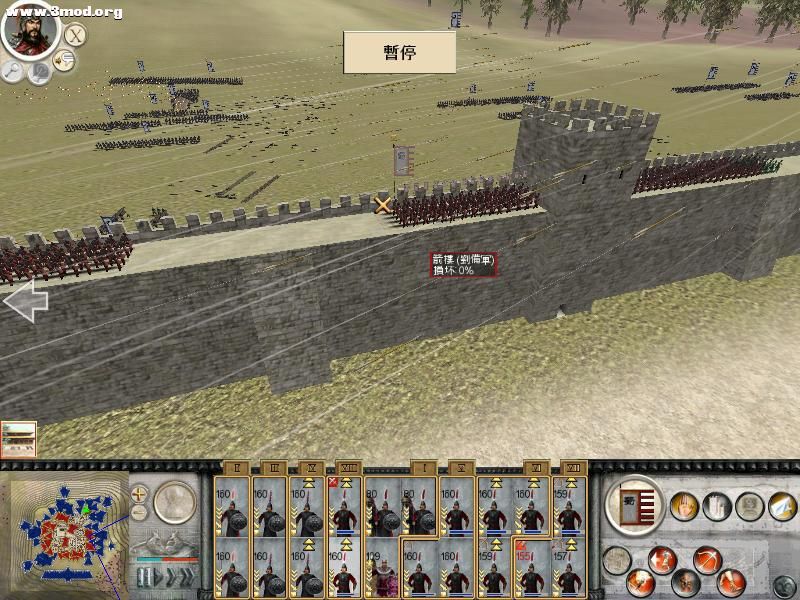Zoom out the minimap with minus button
Screen dimensions: 800x600
coord(139,512)
